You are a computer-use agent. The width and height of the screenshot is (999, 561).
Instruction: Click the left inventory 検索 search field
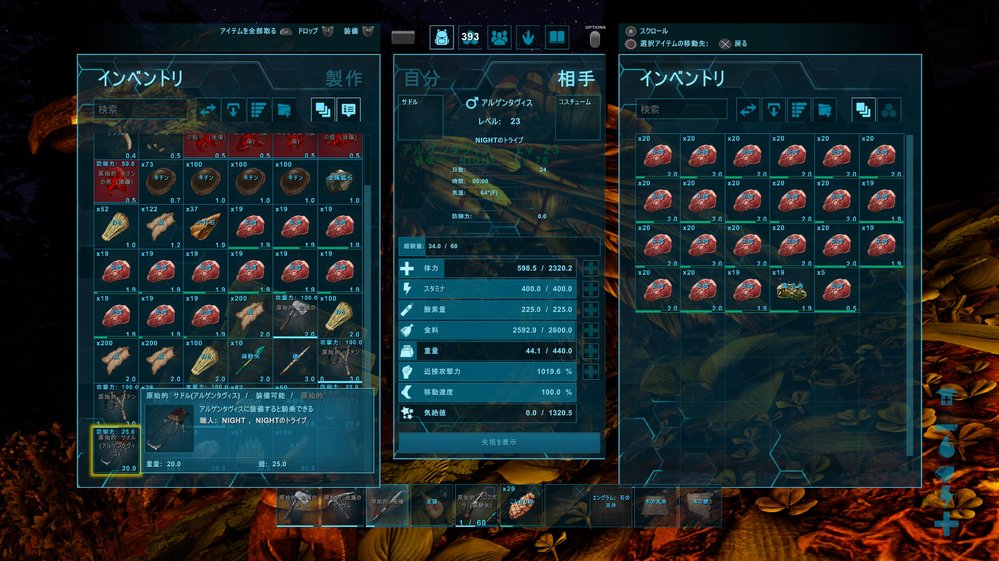140,109
